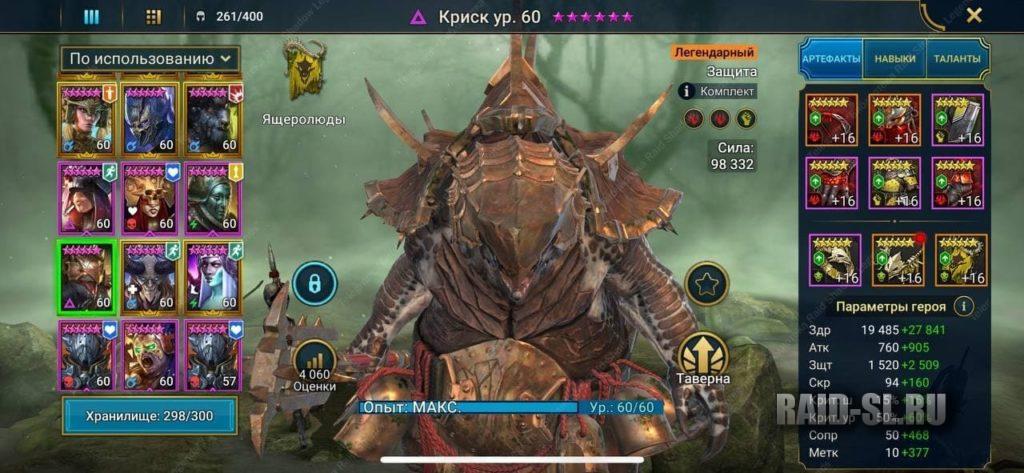Switch to the list view icon
This screenshot has width=1024, height=473.
91,16
